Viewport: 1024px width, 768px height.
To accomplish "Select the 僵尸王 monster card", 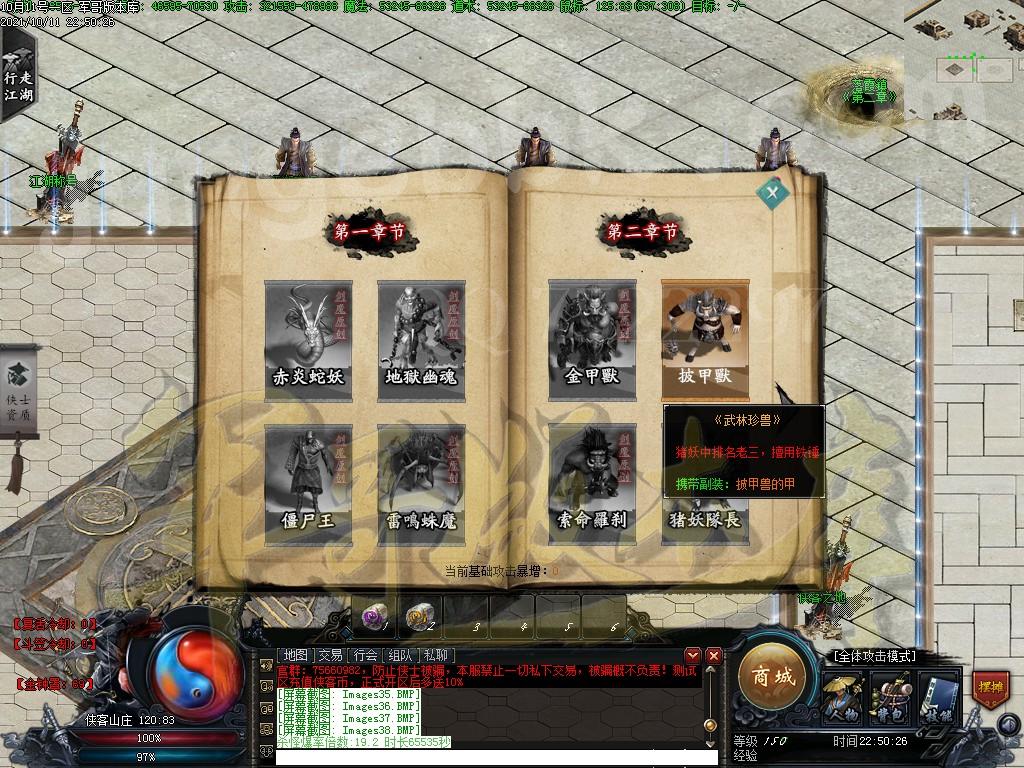I will click(308, 482).
